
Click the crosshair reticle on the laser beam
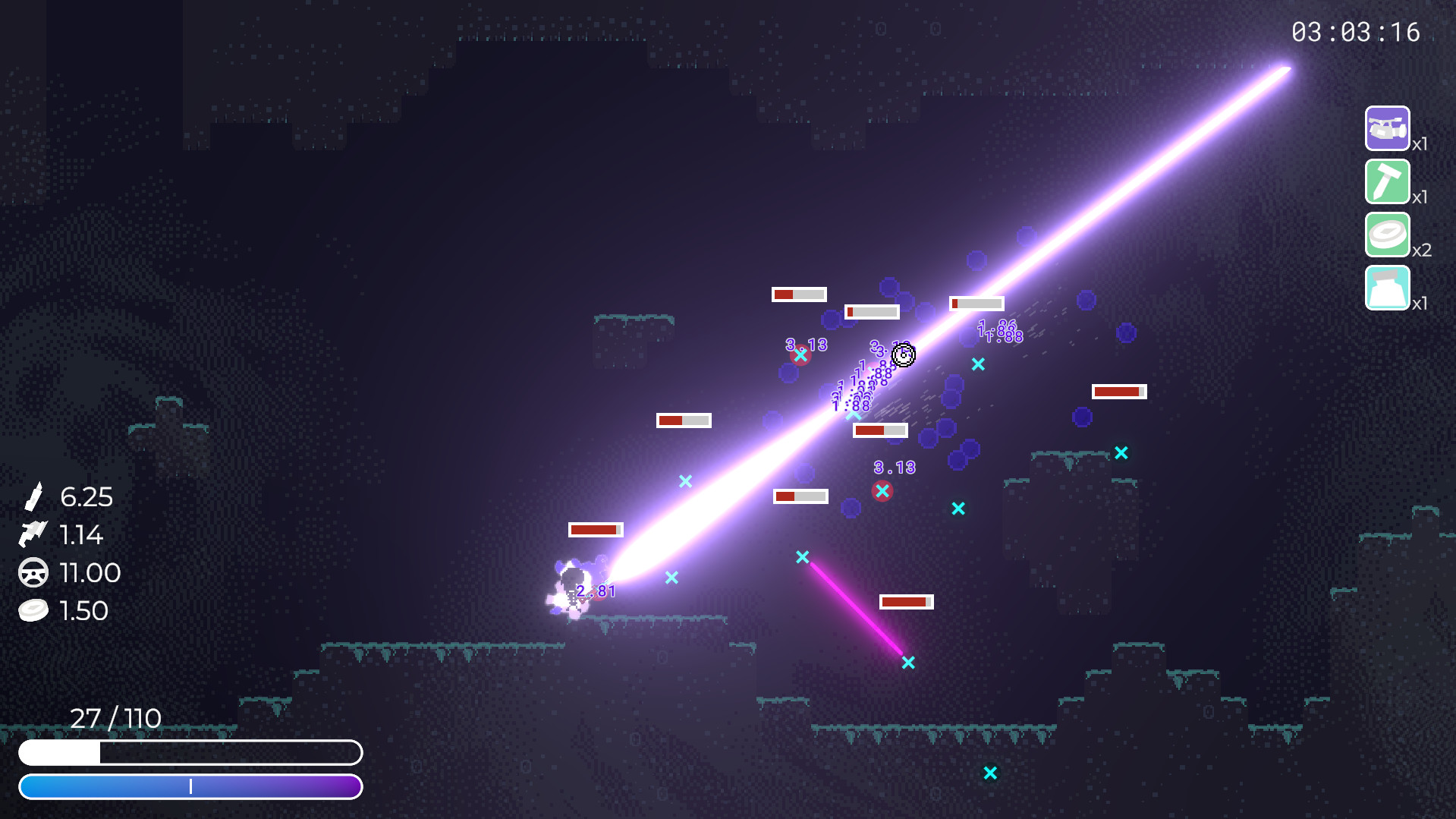(904, 355)
